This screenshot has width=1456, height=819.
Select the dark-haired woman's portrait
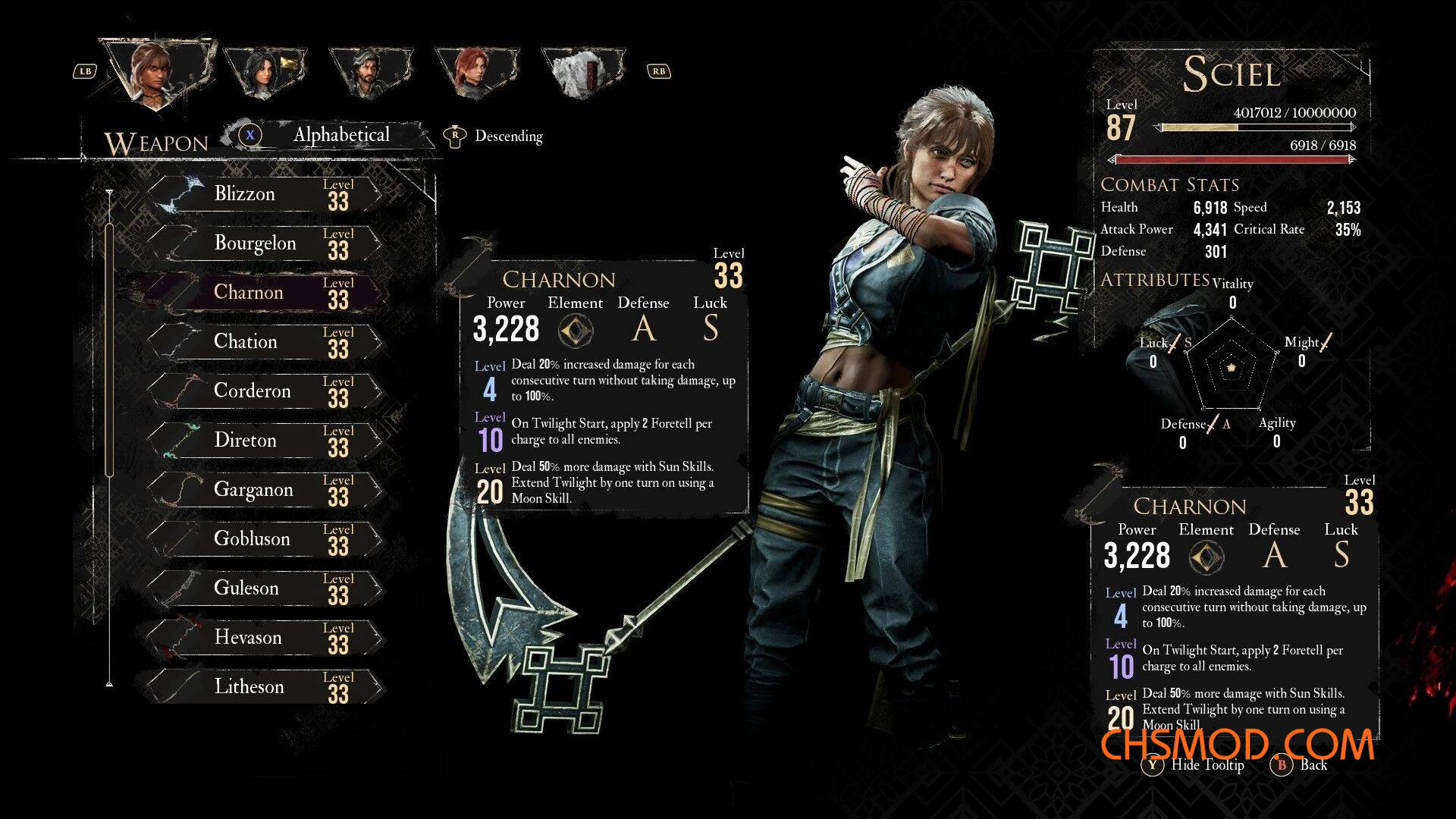point(264,72)
